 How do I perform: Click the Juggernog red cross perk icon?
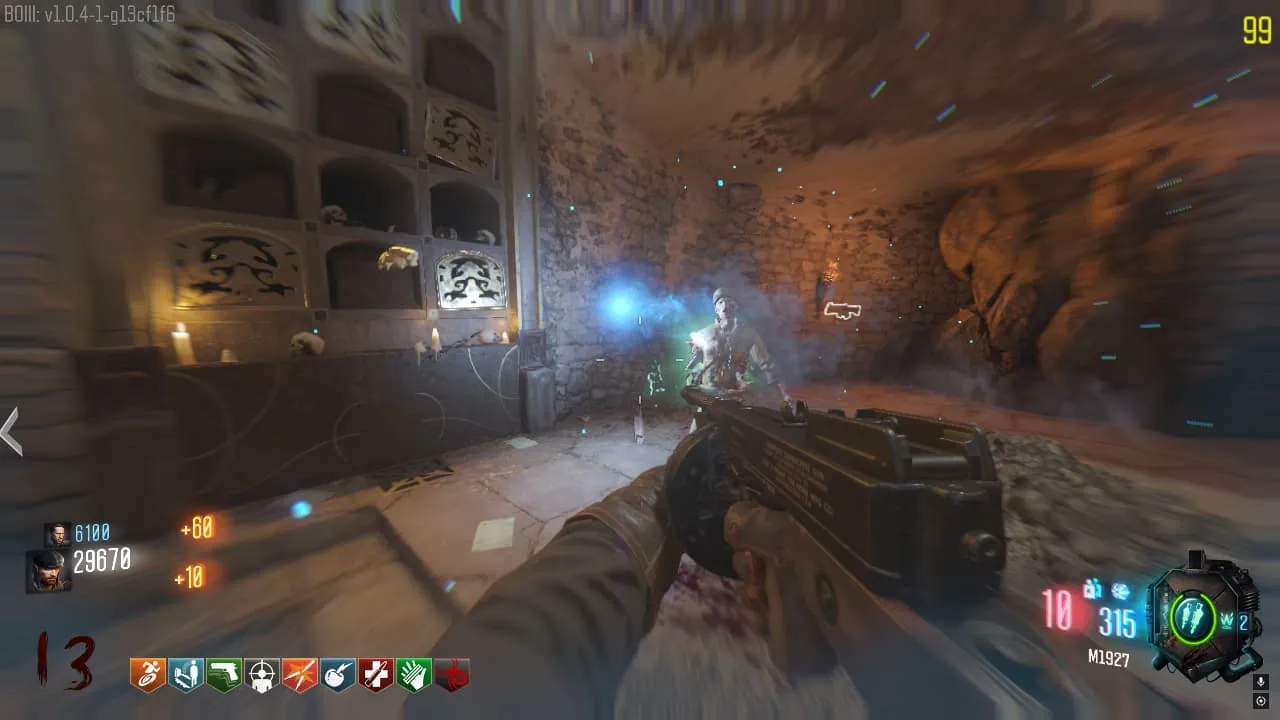[x=375, y=675]
